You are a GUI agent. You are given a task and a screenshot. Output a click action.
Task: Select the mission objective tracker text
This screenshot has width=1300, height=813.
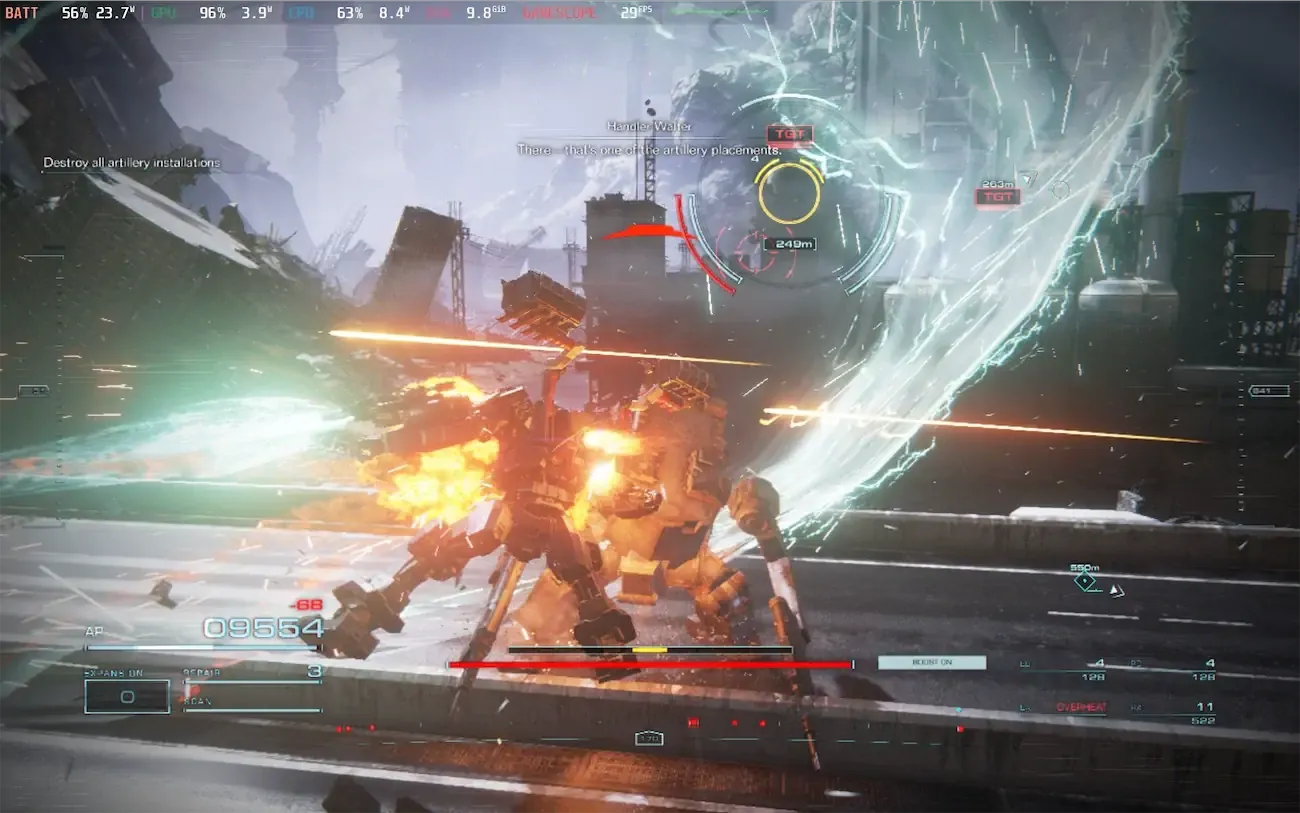[131, 163]
